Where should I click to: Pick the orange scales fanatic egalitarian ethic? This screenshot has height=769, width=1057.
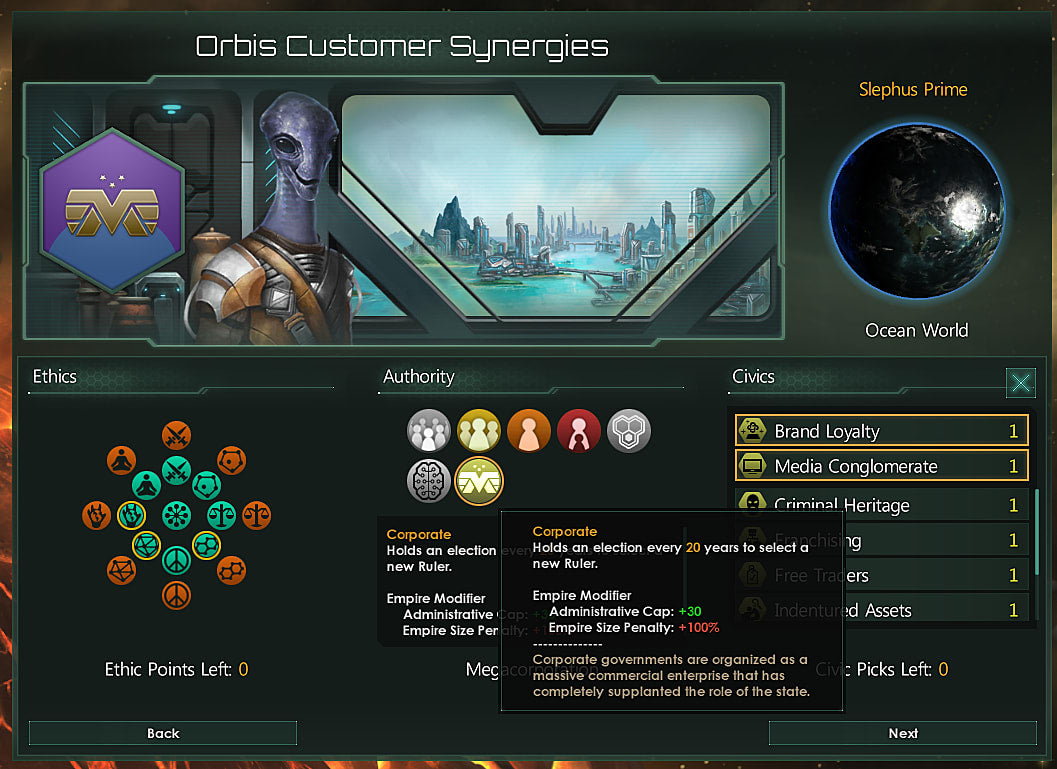click(256, 516)
